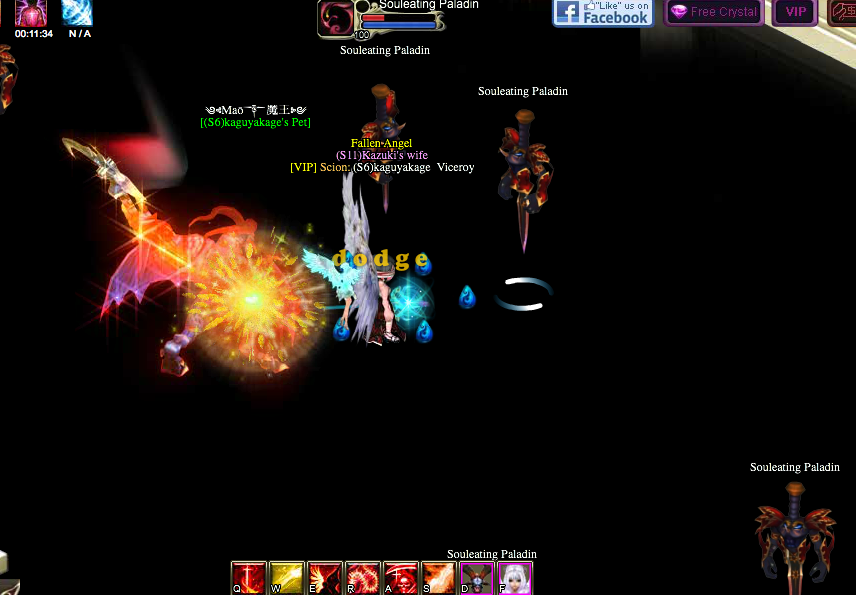Use the yellow slash skill on W
The width and height of the screenshot is (856, 595).
pyautogui.click(x=286, y=578)
